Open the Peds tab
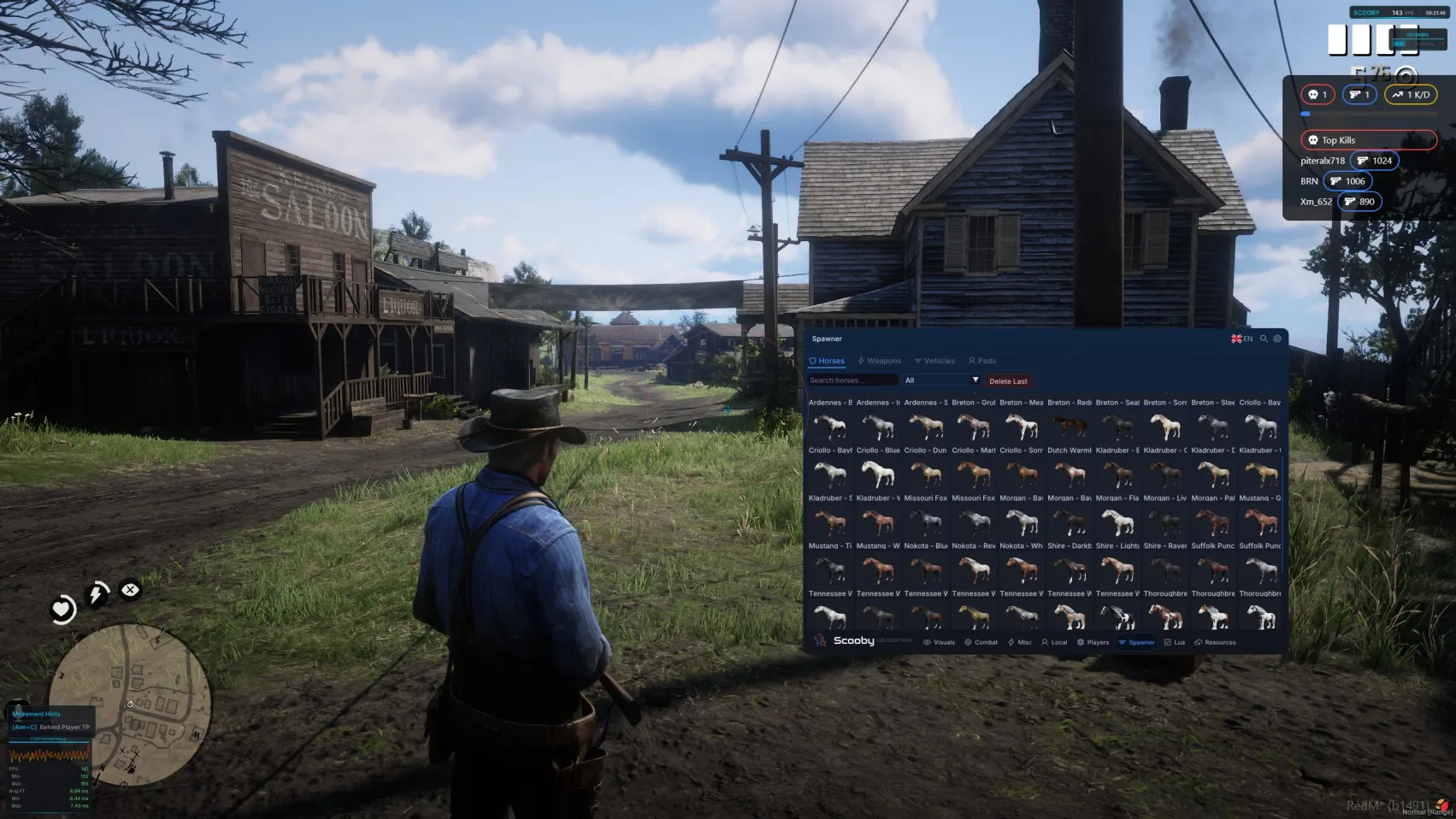Viewport: 1456px width, 819px height. 982,361
